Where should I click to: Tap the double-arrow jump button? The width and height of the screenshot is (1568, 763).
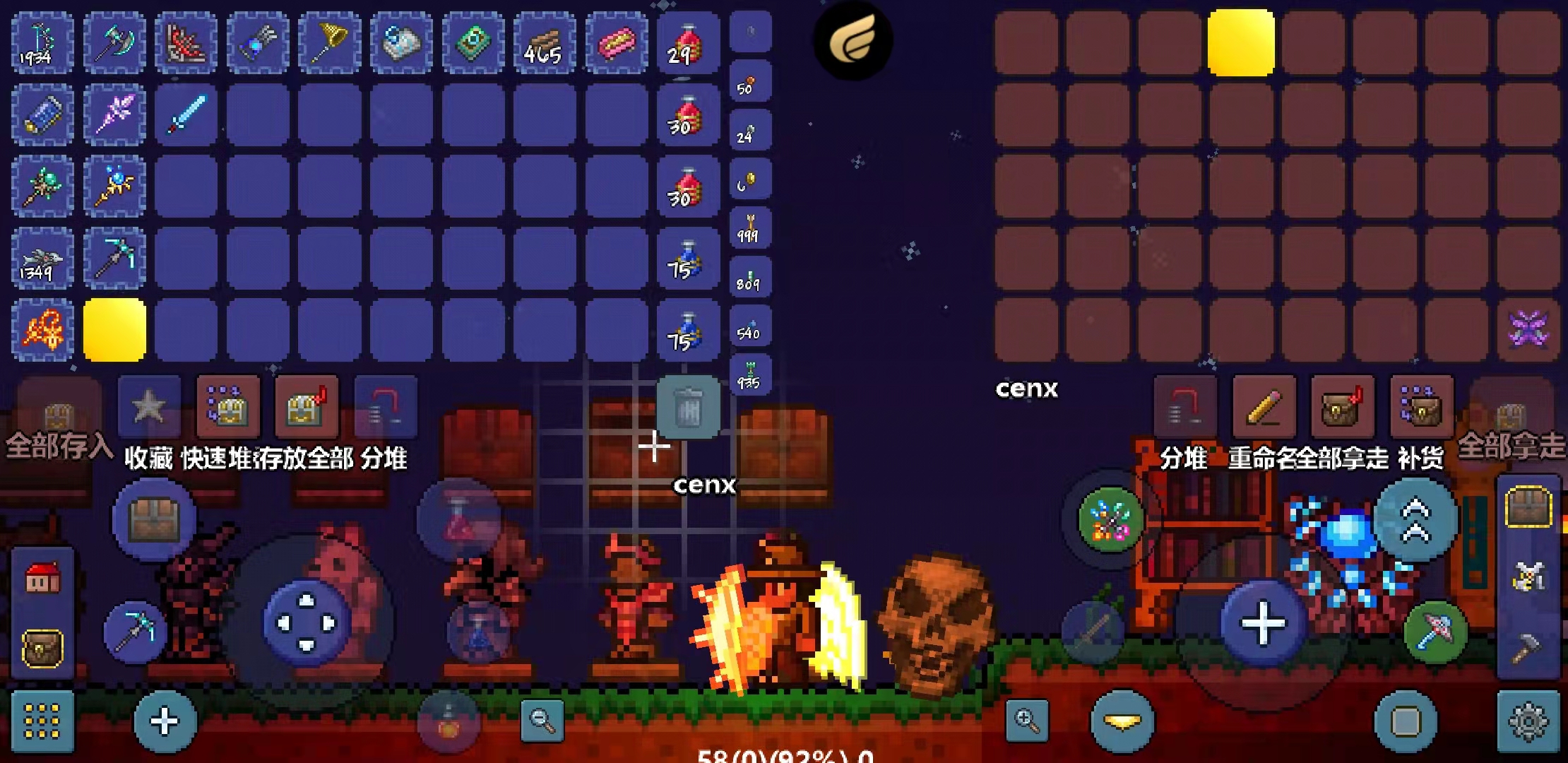(x=1416, y=520)
